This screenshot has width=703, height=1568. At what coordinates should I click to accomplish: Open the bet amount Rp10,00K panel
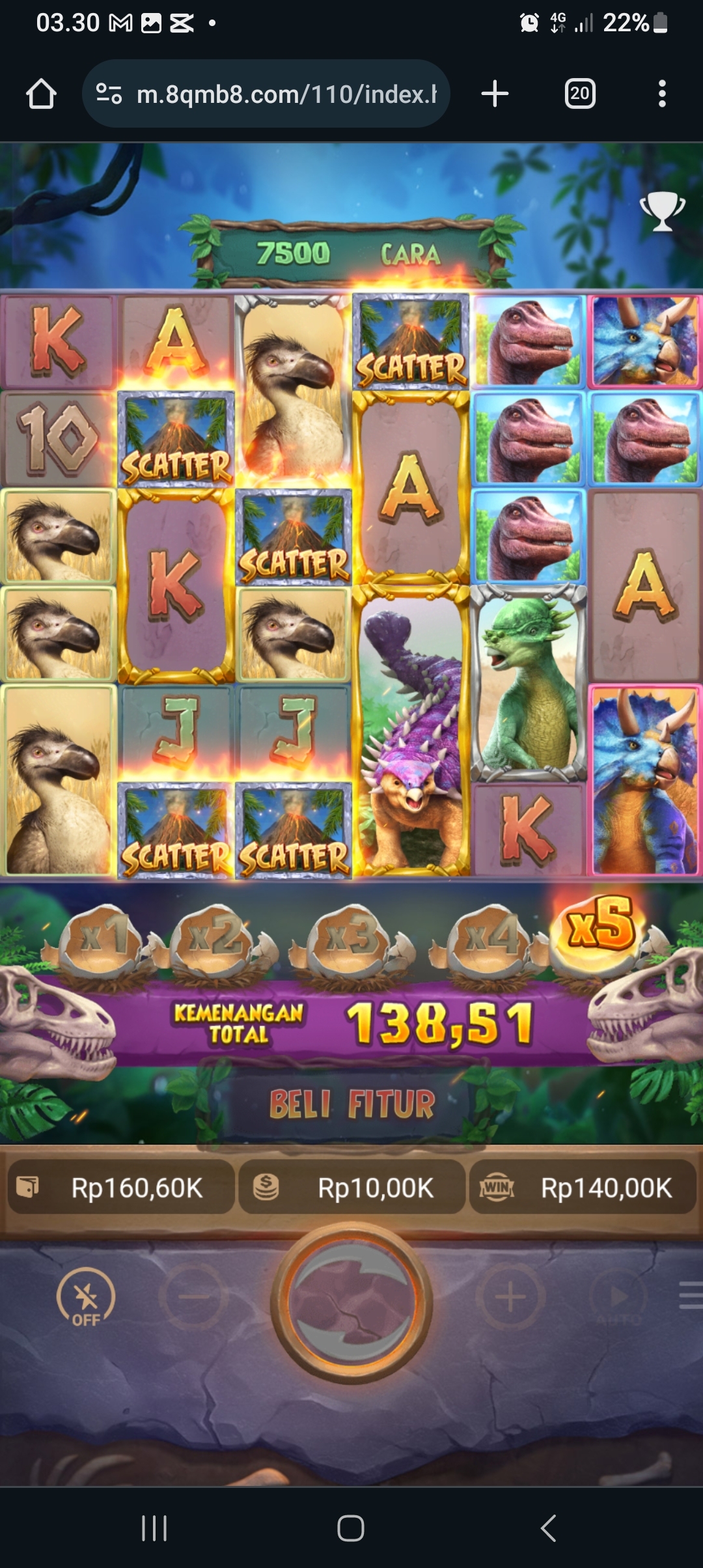click(351, 1188)
